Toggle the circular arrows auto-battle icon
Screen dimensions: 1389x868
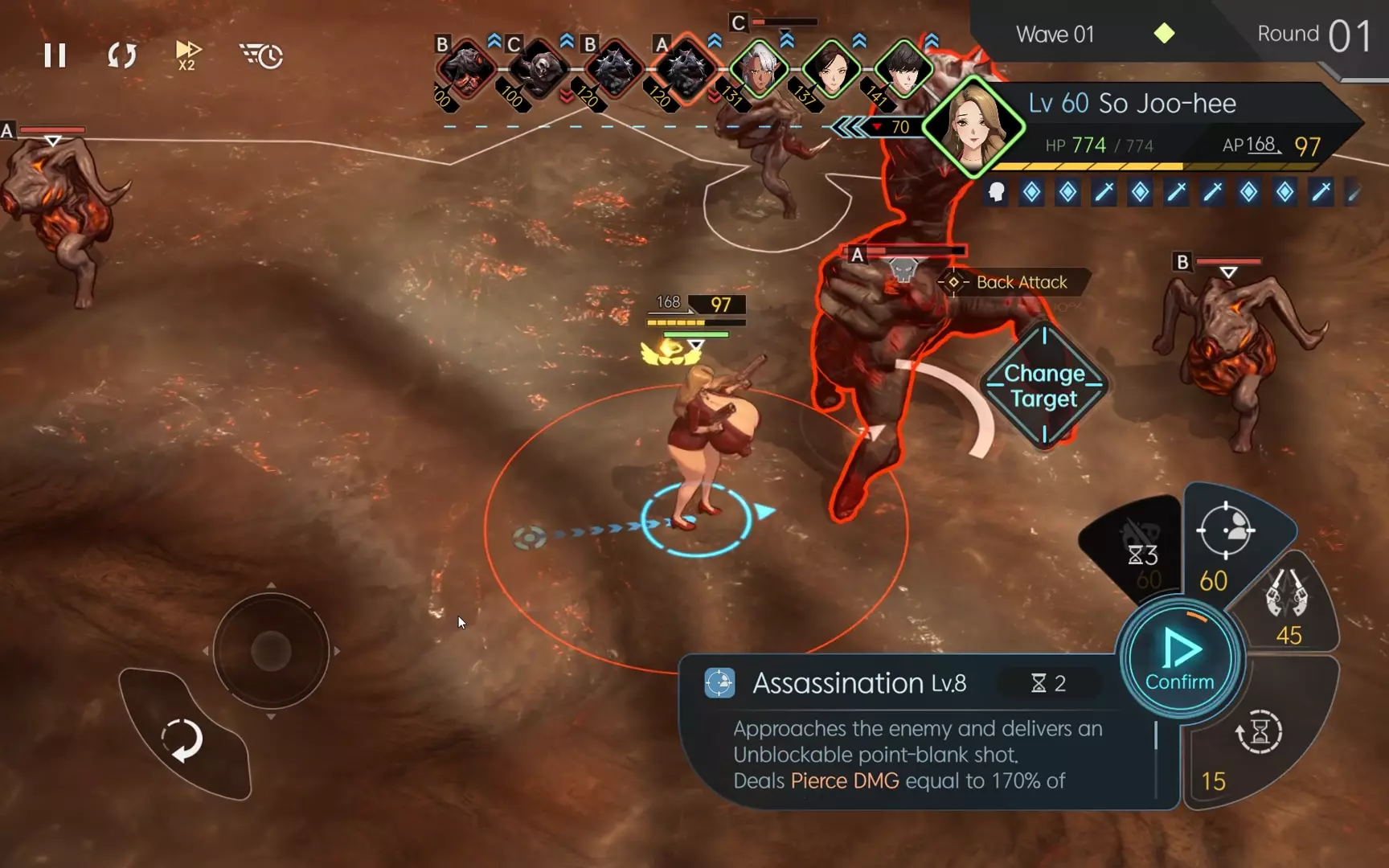[122, 55]
